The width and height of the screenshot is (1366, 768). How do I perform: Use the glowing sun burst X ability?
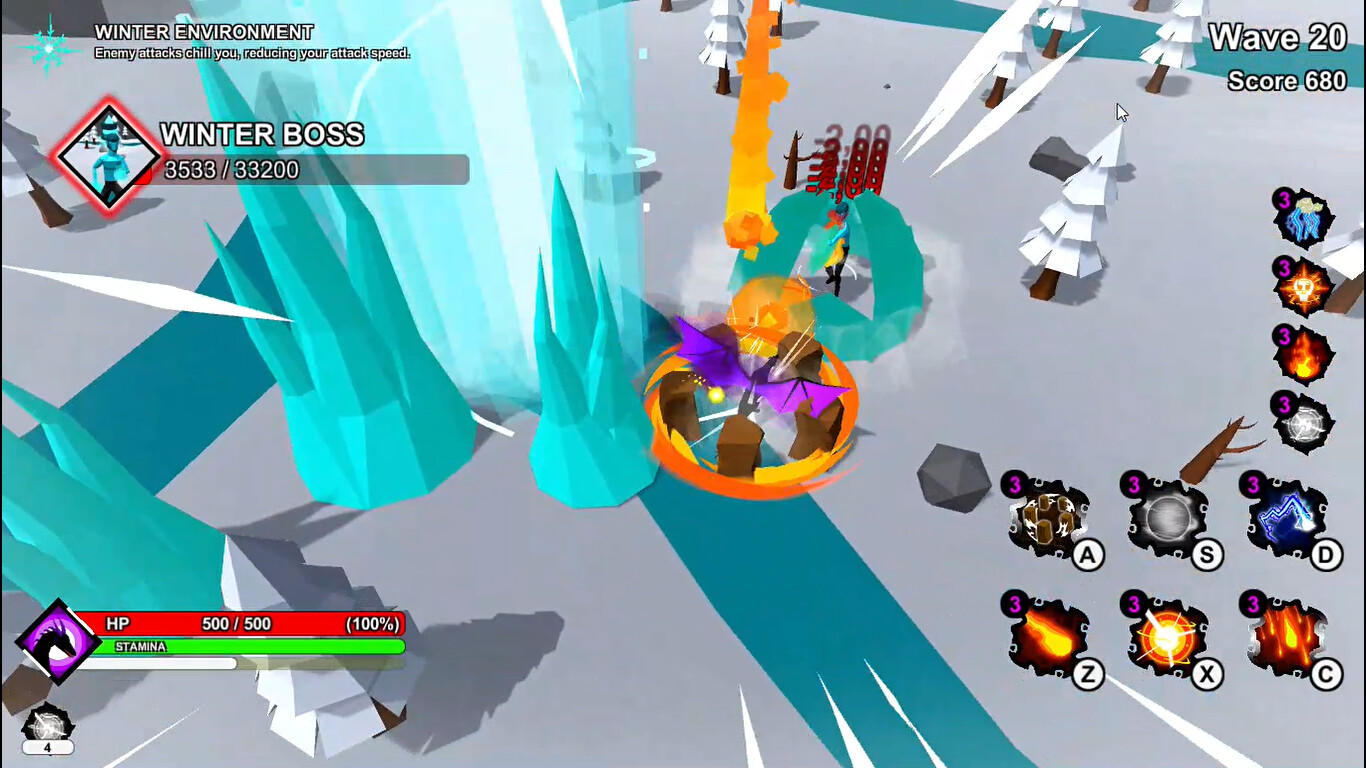(1167, 640)
